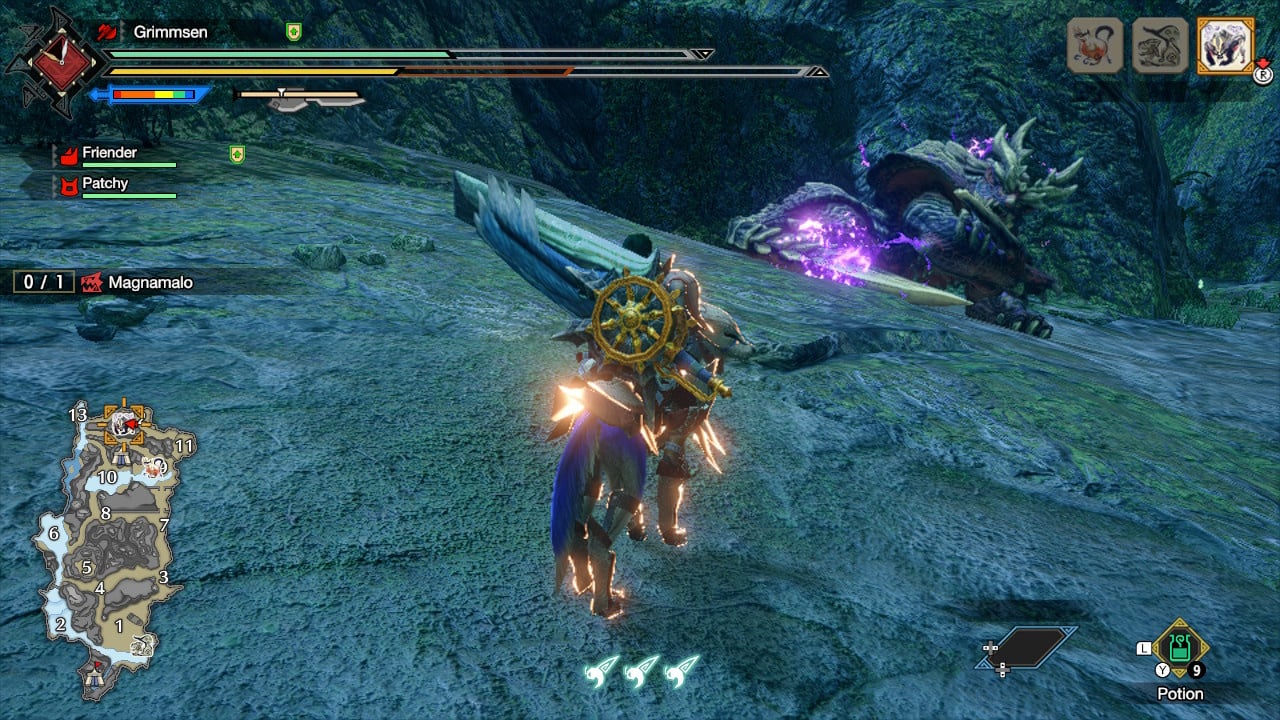The width and height of the screenshot is (1280, 720).
Task: Select the grey middle monster icon
Action: (x=1159, y=46)
